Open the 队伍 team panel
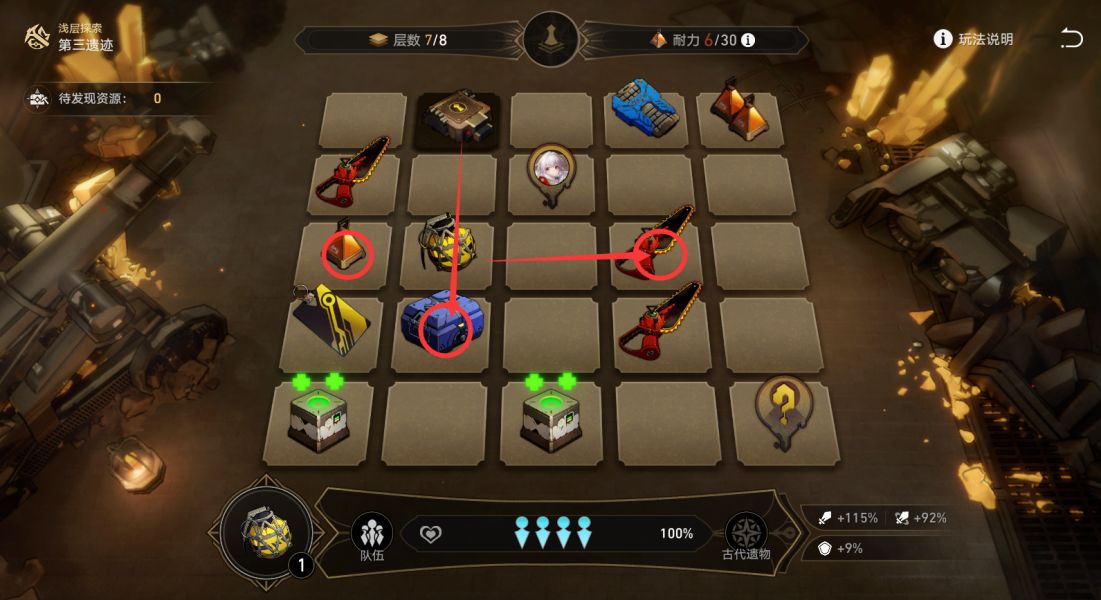The image size is (1101, 600). click(x=371, y=535)
